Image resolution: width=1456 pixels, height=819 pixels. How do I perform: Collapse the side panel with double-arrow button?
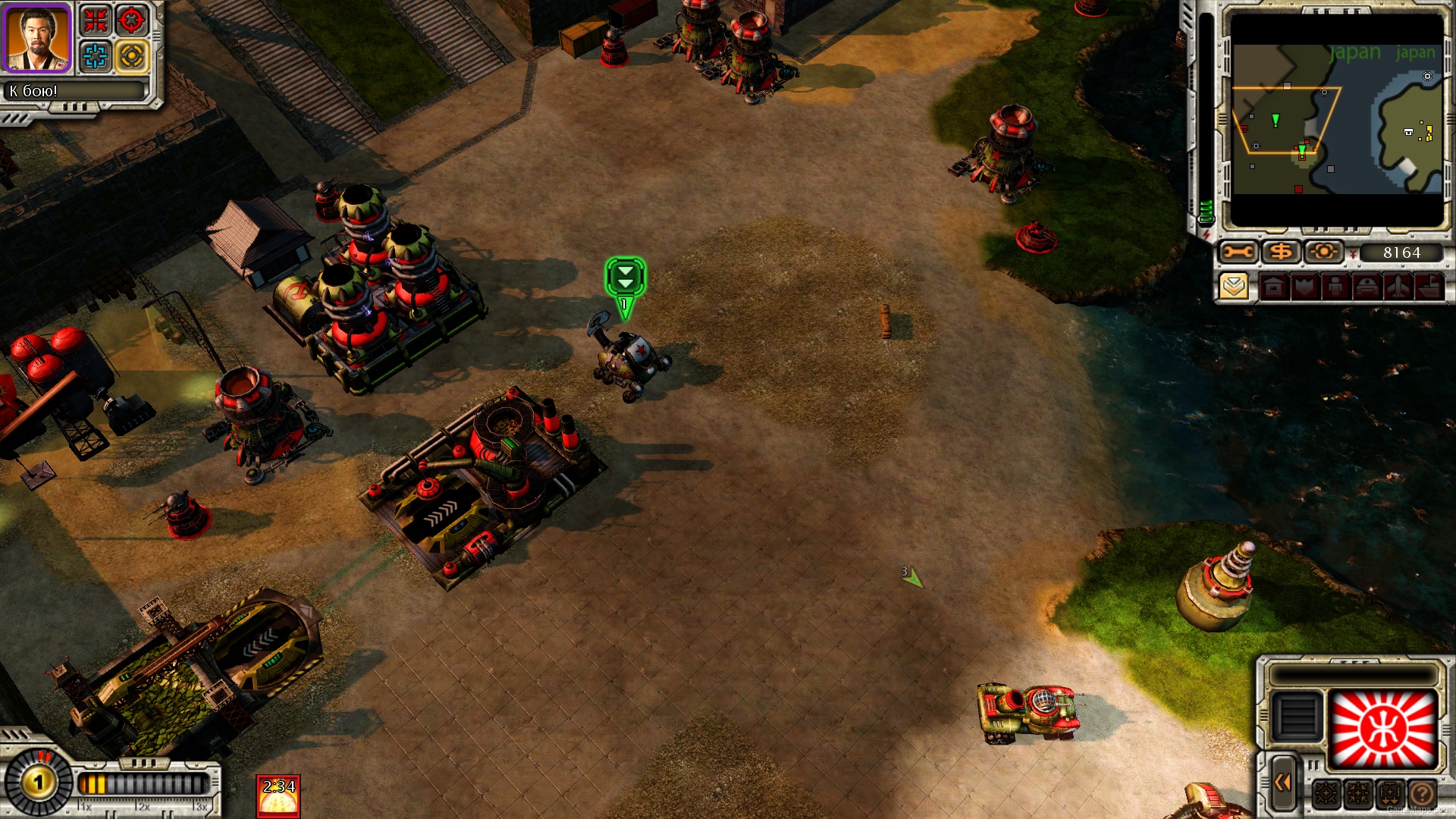coord(1282,783)
